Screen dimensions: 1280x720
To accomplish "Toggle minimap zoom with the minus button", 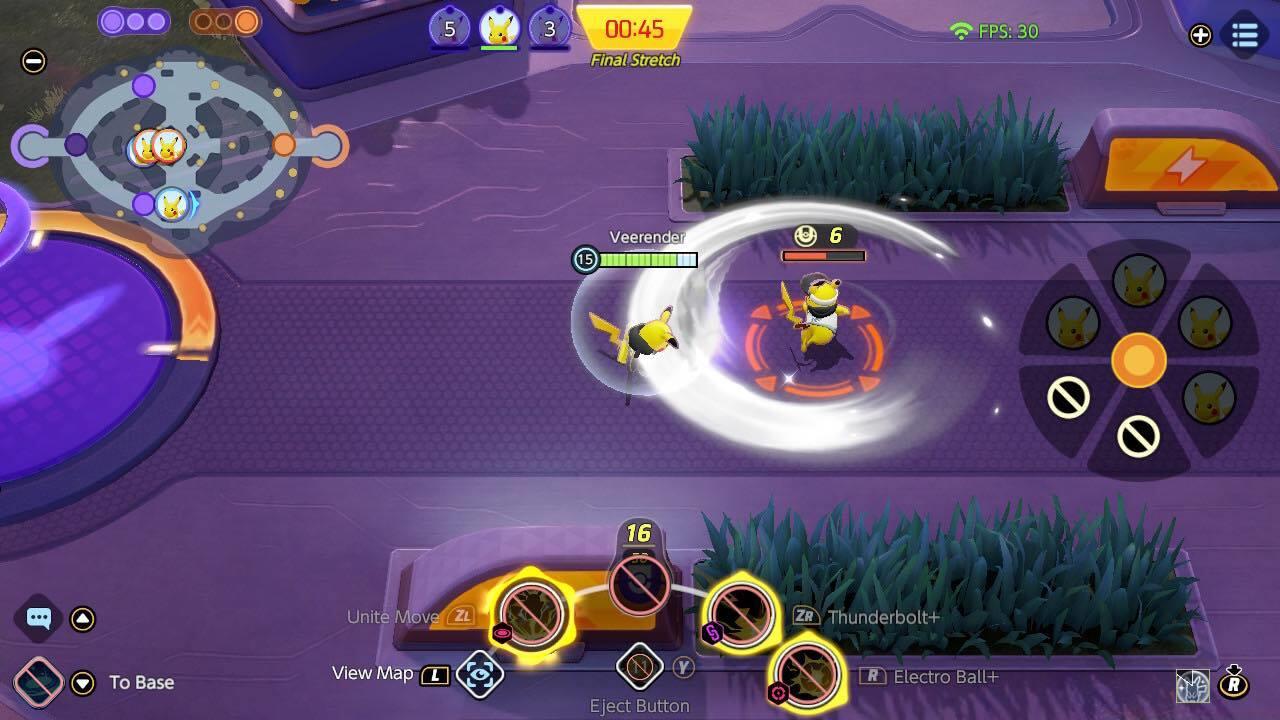I will click(34, 62).
